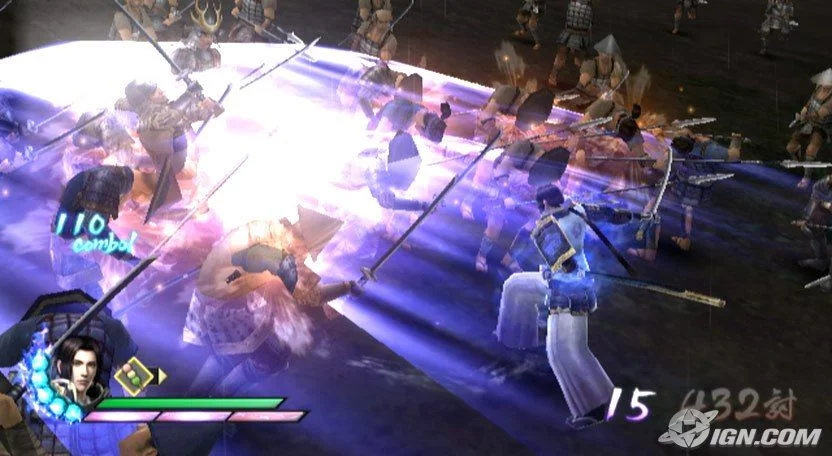This screenshot has width=832, height=456.
Task: Click the arrow beside the dango item
Action: [162, 375]
